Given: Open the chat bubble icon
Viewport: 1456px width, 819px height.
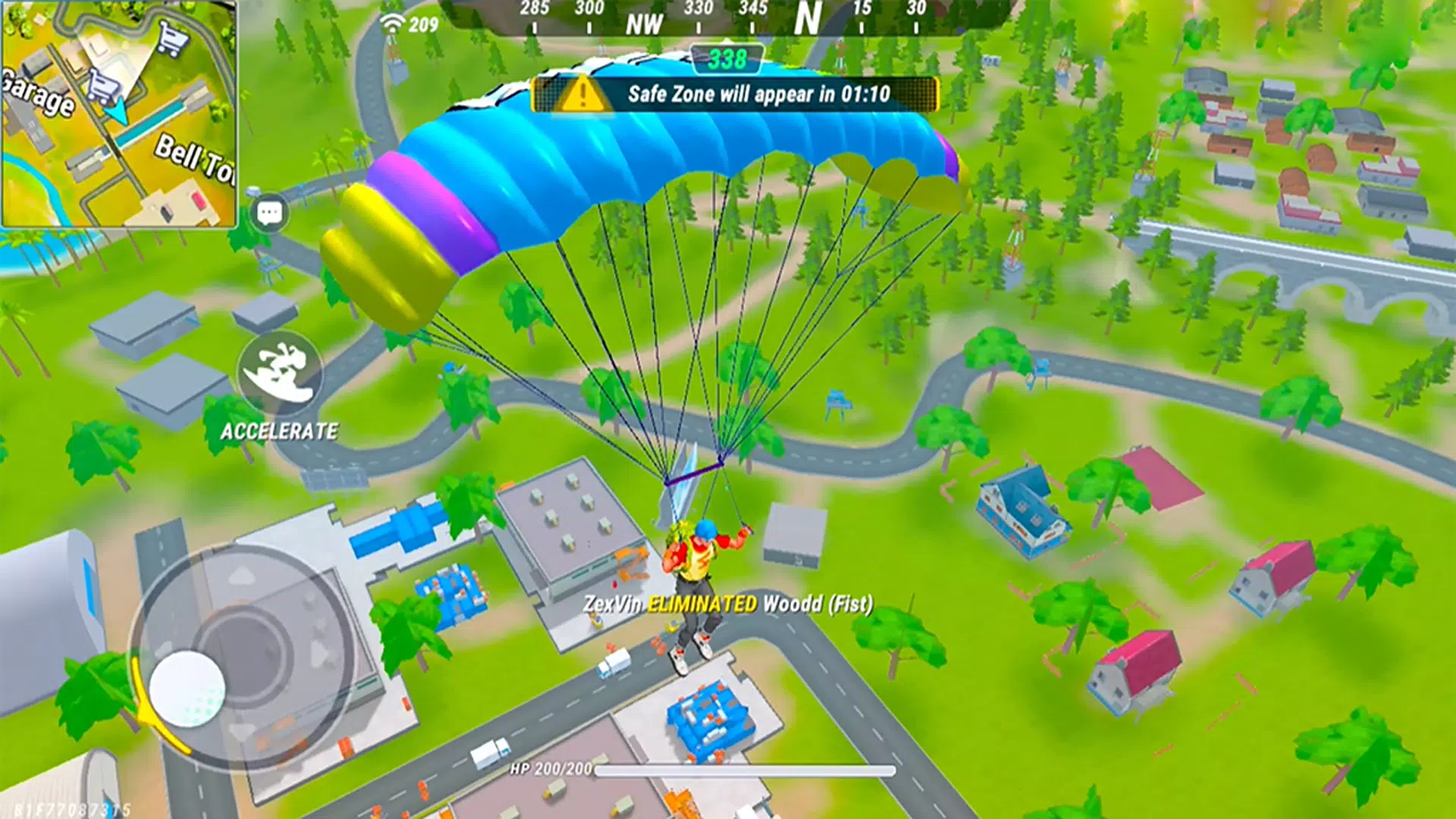Looking at the screenshot, I should (269, 210).
